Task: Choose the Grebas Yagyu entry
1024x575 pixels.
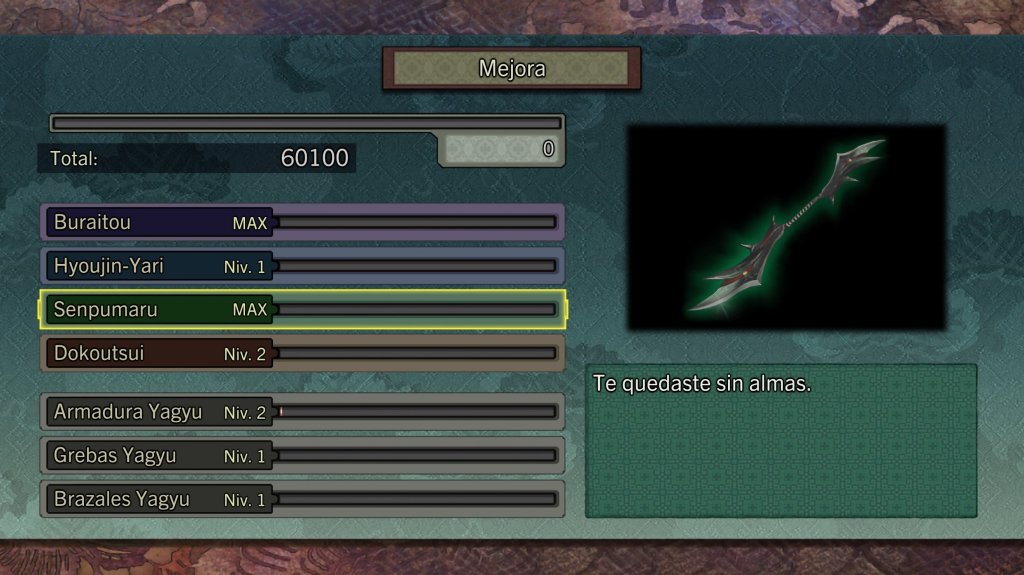Action: pyautogui.click(x=302, y=456)
